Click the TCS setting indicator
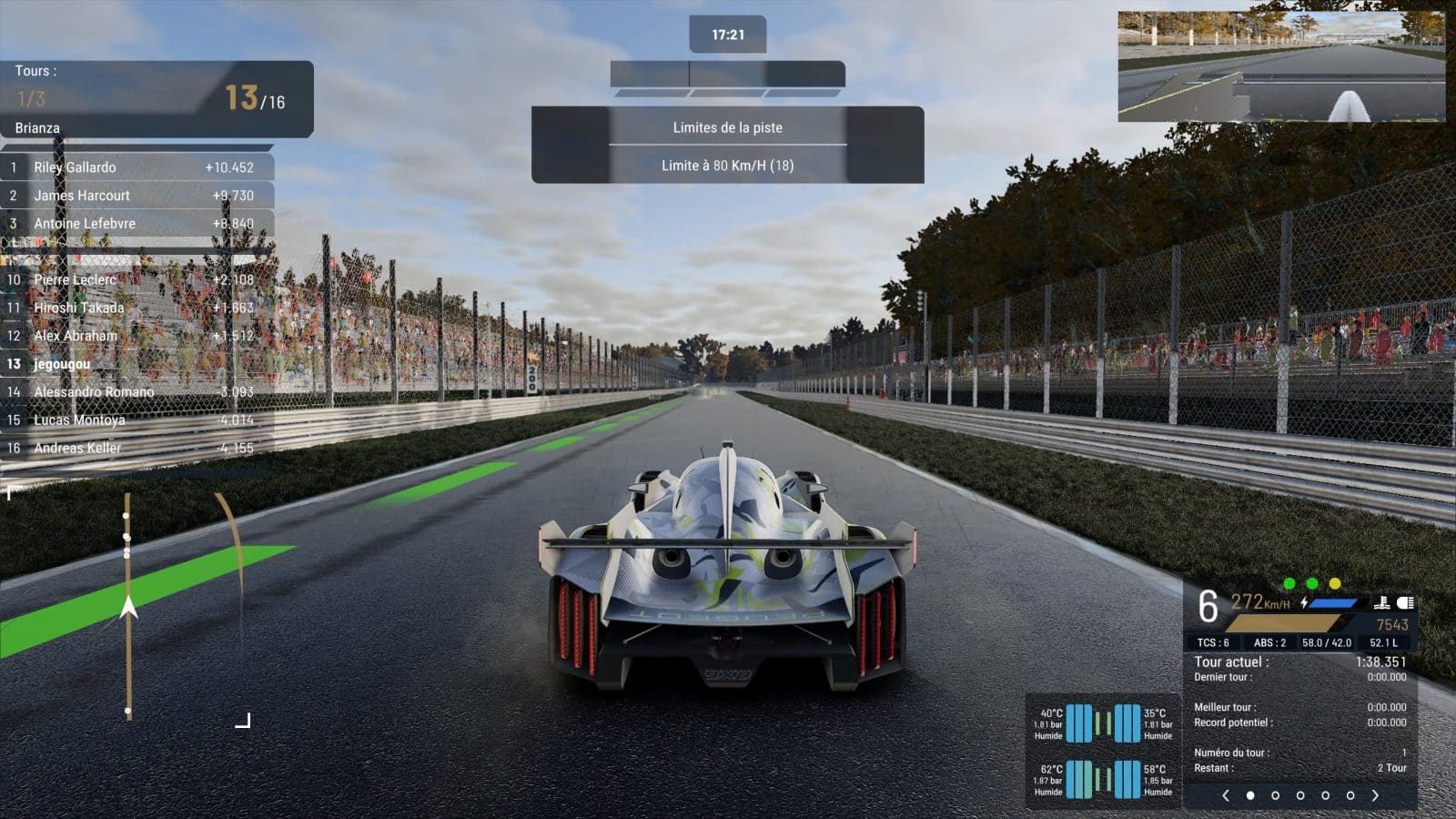Image resolution: width=1456 pixels, height=819 pixels. [1213, 642]
